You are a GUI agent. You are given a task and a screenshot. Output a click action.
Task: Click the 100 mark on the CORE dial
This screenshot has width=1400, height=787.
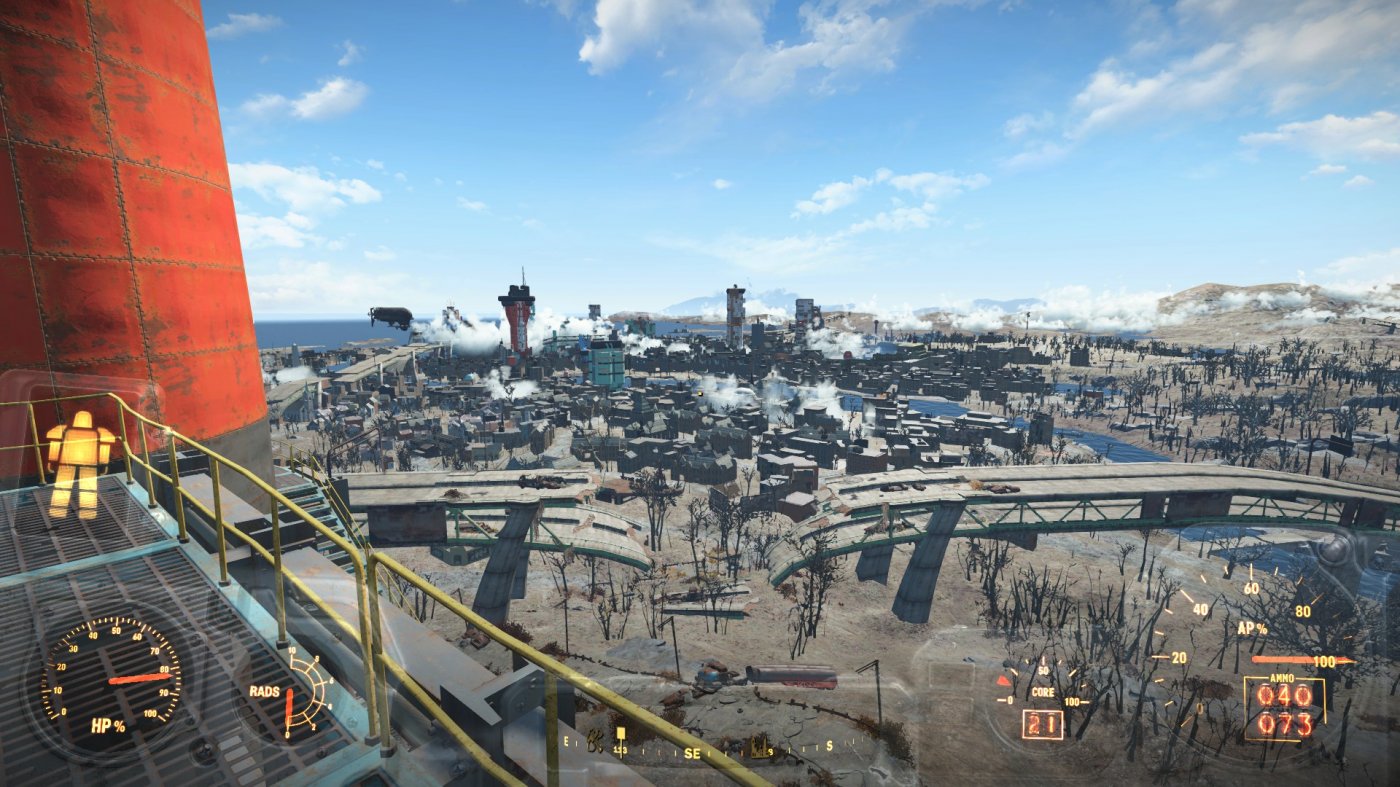click(x=1071, y=702)
